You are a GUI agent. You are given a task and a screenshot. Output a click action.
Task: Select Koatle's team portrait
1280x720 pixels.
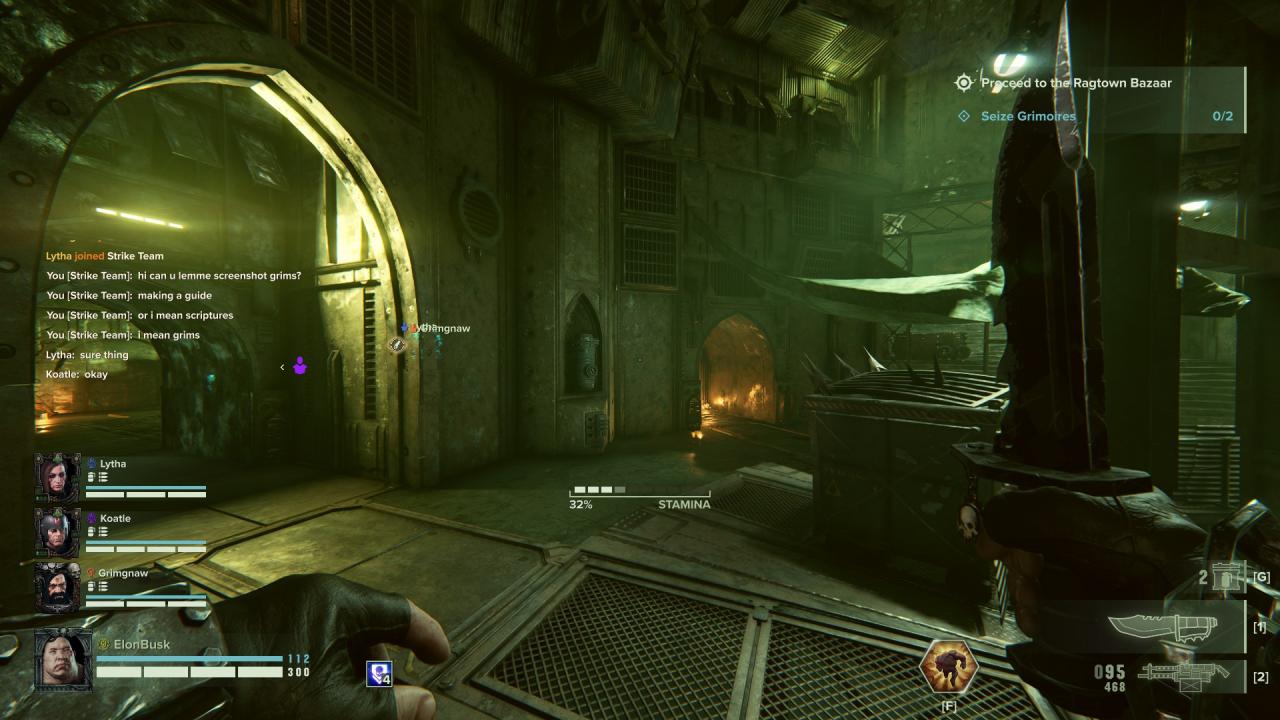pyautogui.click(x=57, y=532)
